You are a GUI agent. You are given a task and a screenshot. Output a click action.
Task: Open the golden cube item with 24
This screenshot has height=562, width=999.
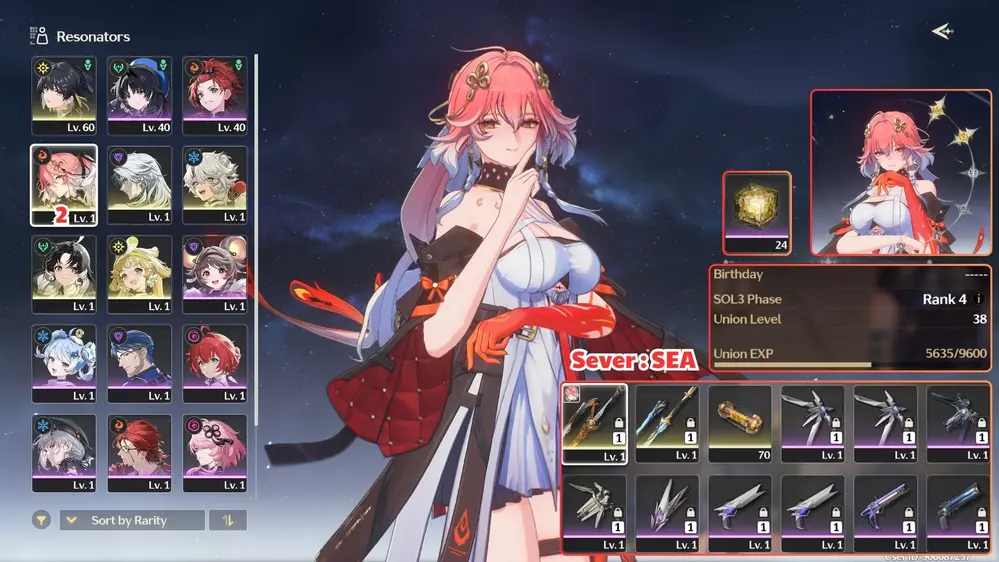757,213
